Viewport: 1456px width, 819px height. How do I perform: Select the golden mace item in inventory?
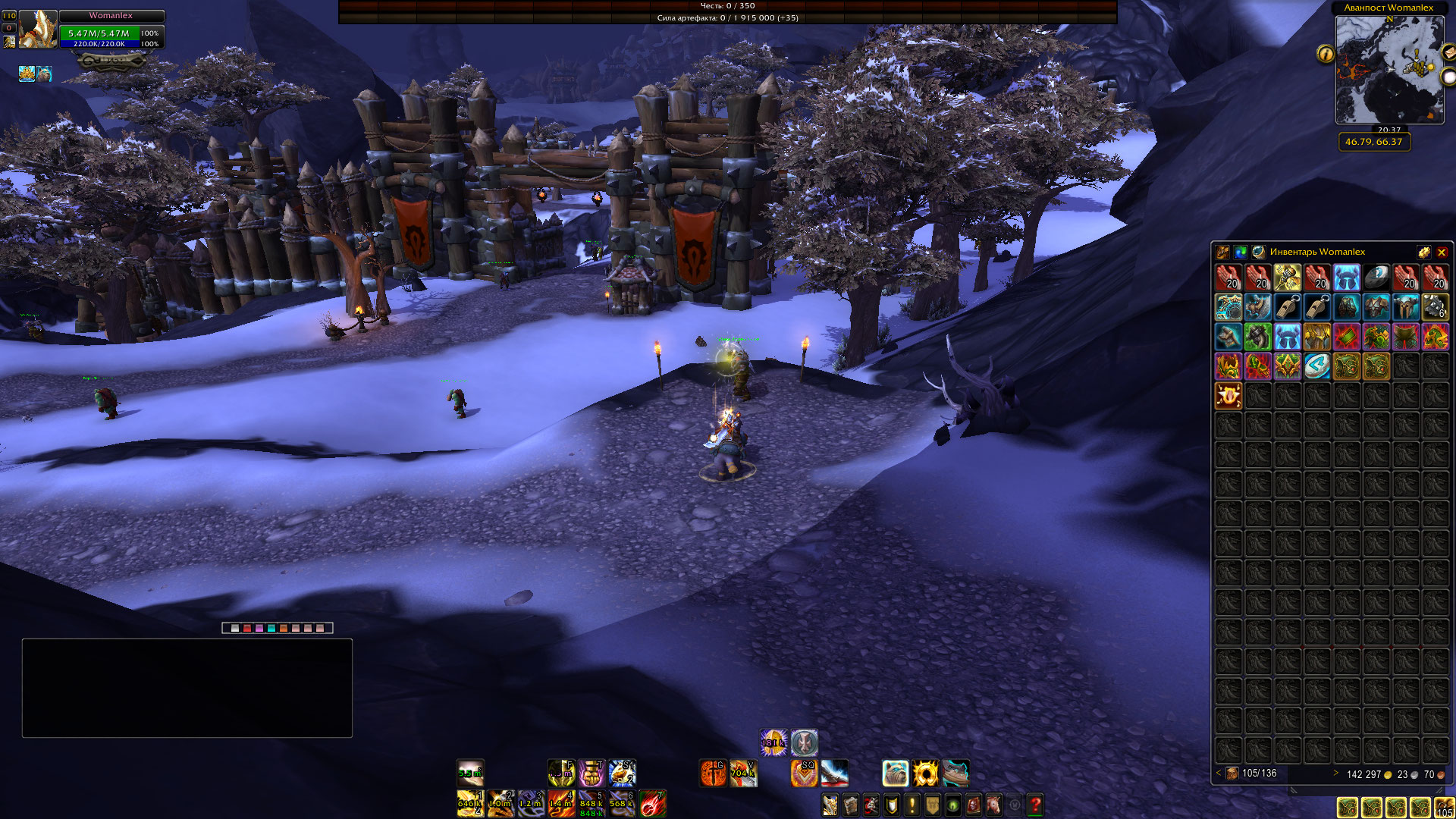(x=1287, y=278)
